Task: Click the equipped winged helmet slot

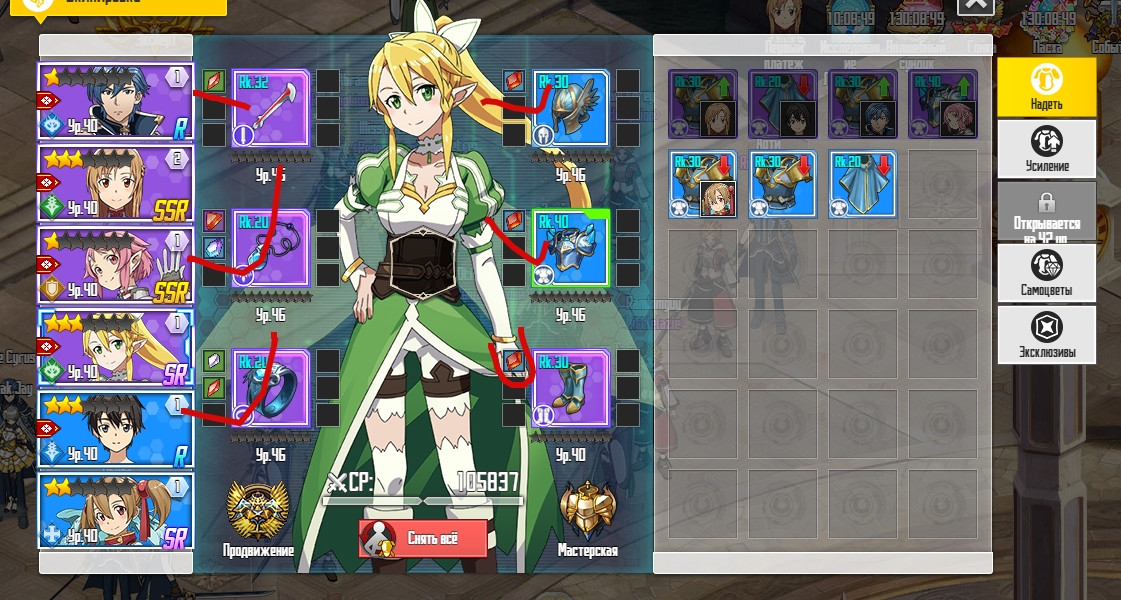Action: click(570, 107)
